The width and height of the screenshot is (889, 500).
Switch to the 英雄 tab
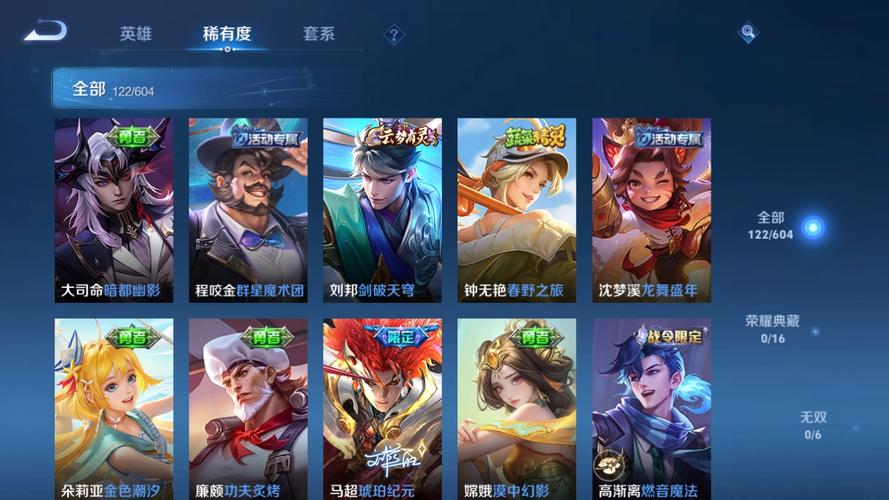[136, 34]
